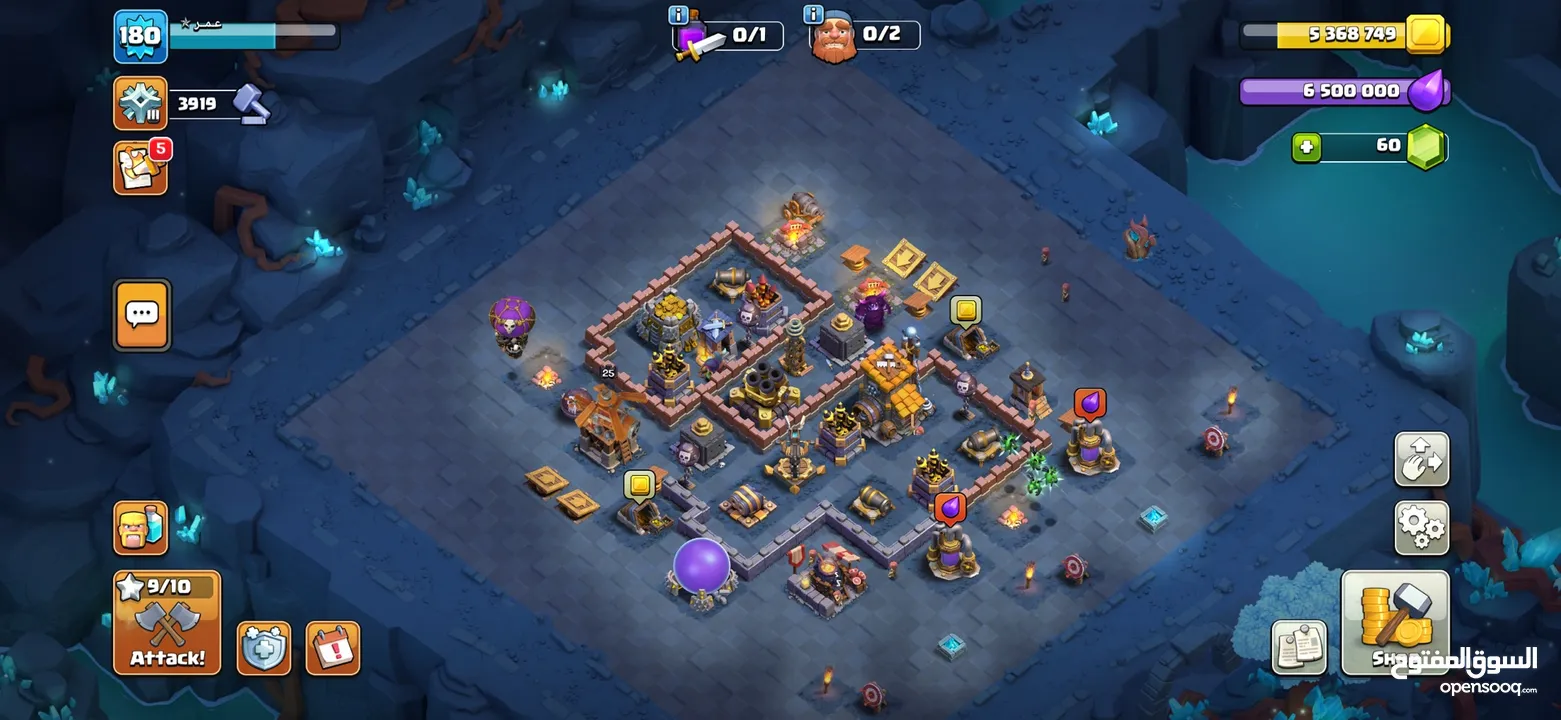Tap the elixir storage bar
1561x720 pixels.
tap(1340, 91)
